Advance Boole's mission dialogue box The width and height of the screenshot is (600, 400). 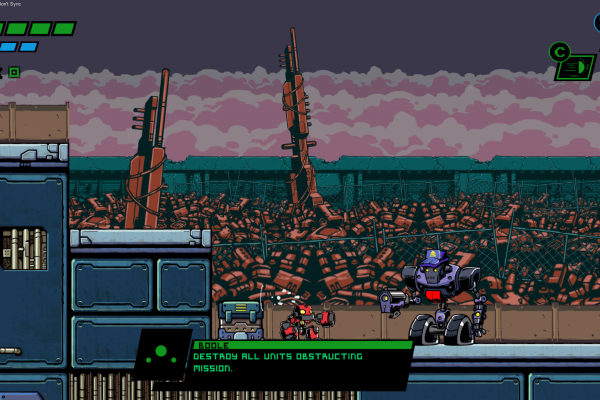(x=300, y=362)
